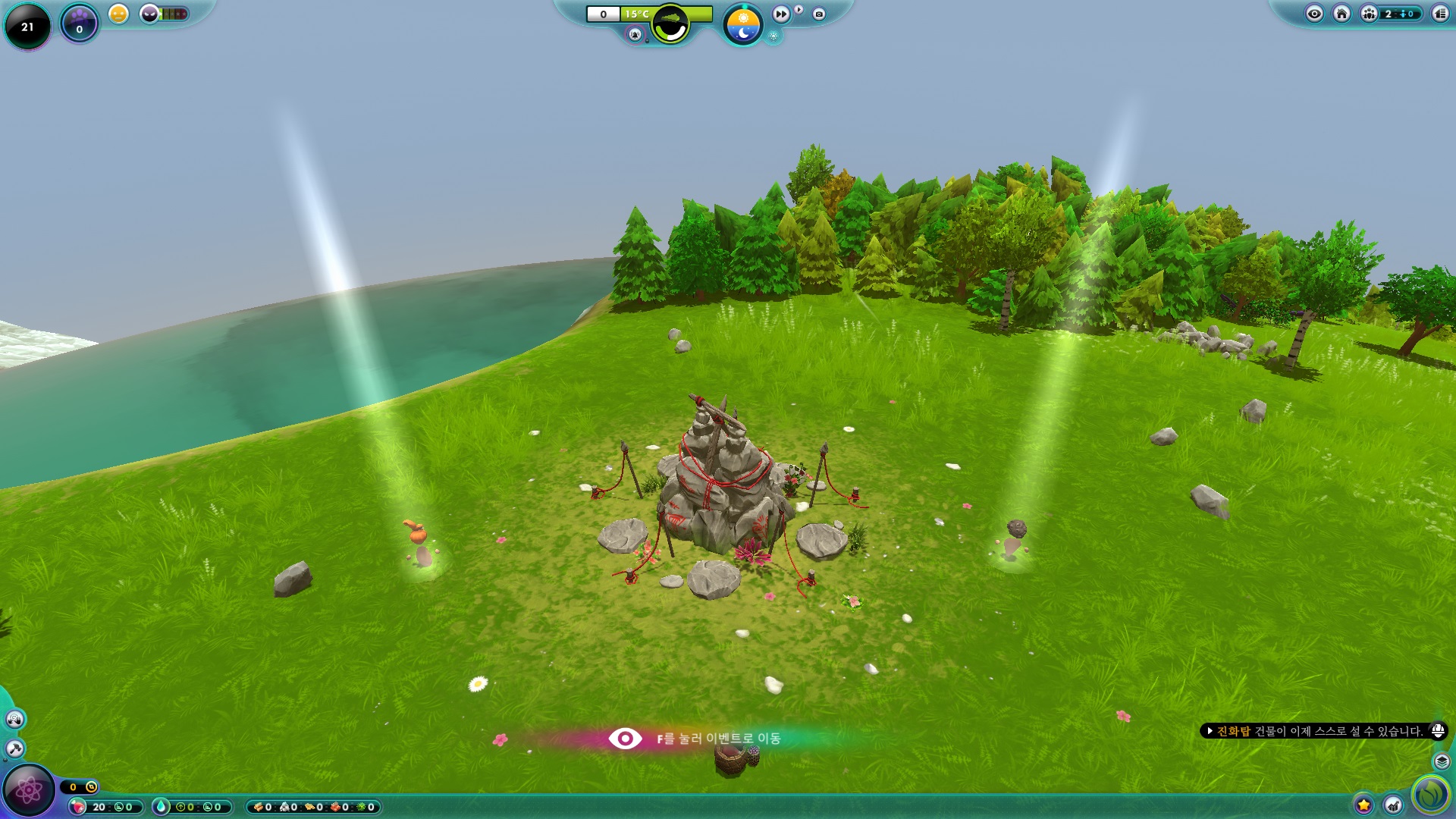The image size is (1456, 819).
Task: Open the purple paw creature counter
Action: [80, 23]
